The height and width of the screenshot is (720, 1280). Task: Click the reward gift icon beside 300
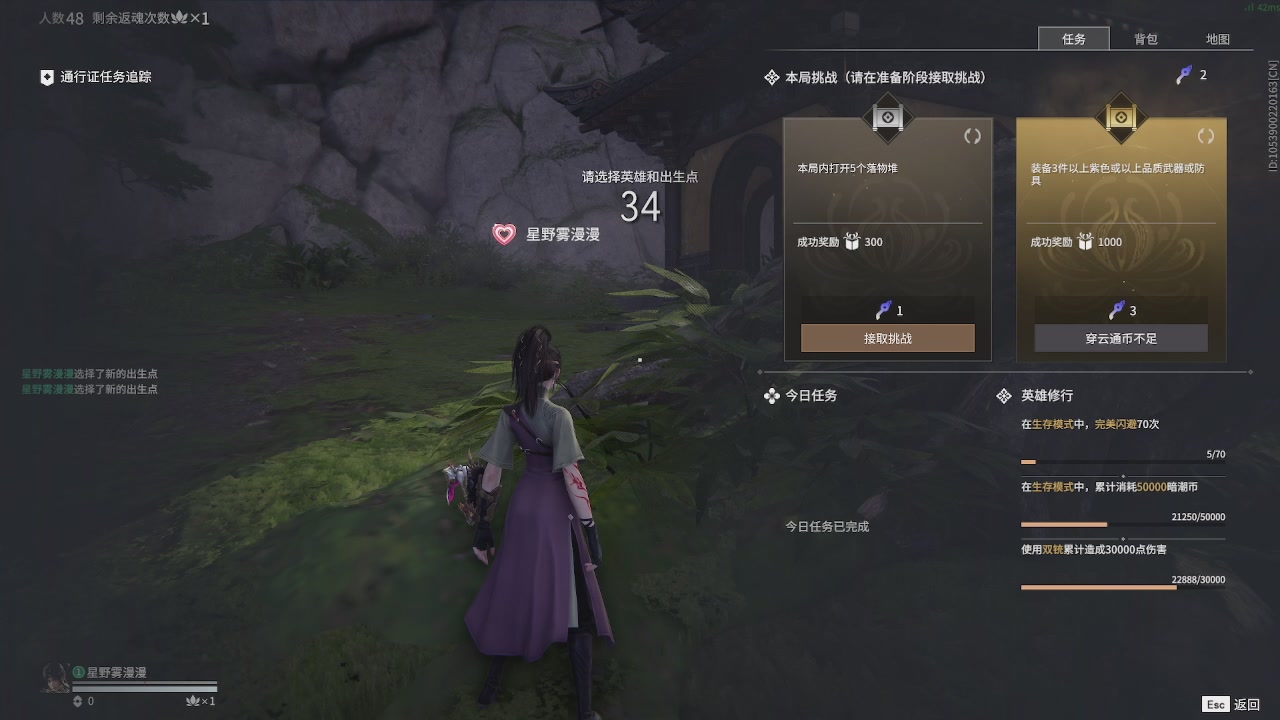point(851,241)
